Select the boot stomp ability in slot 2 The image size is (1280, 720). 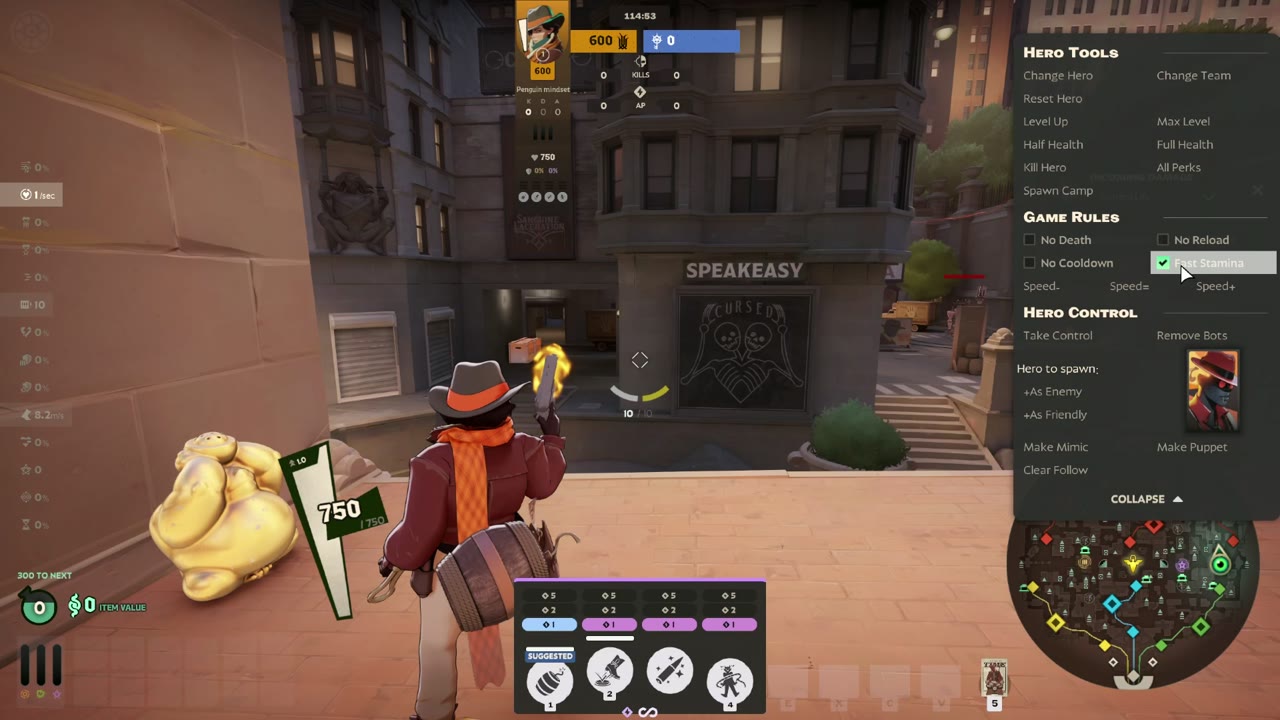tap(609, 676)
